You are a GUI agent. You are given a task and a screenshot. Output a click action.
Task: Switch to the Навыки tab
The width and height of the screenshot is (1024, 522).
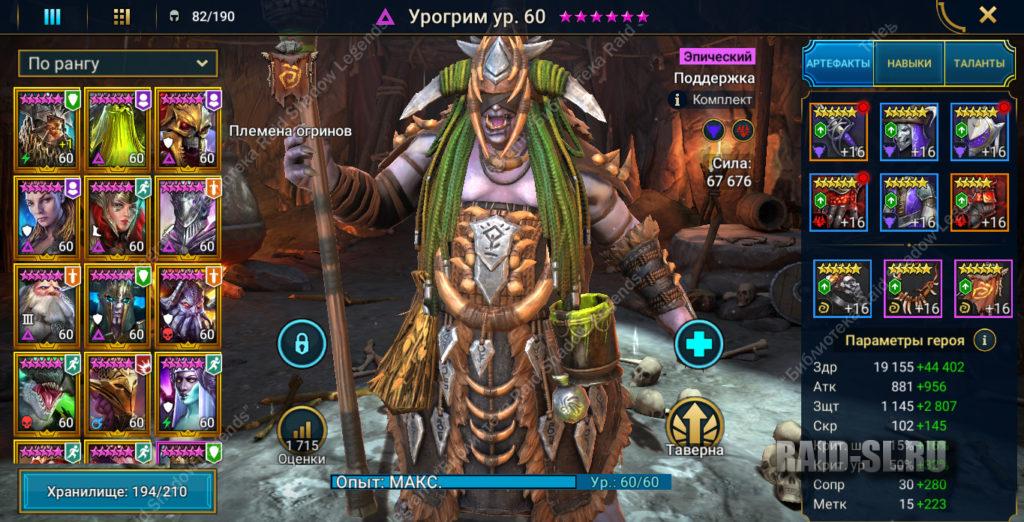908,63
